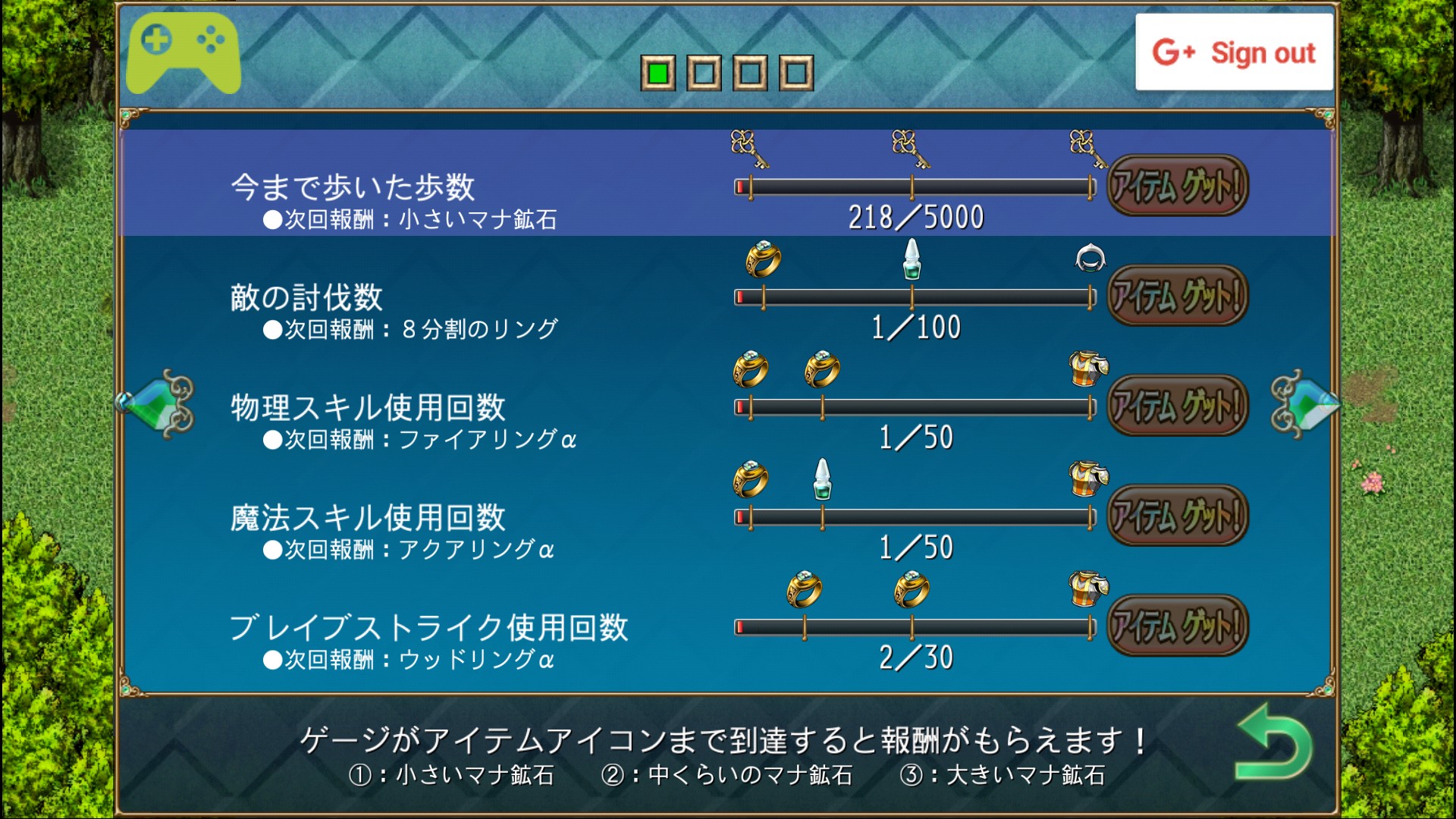1456x819 pixels.
Task: Claim the magic skill usage item reward
Action: [1177, 516]
